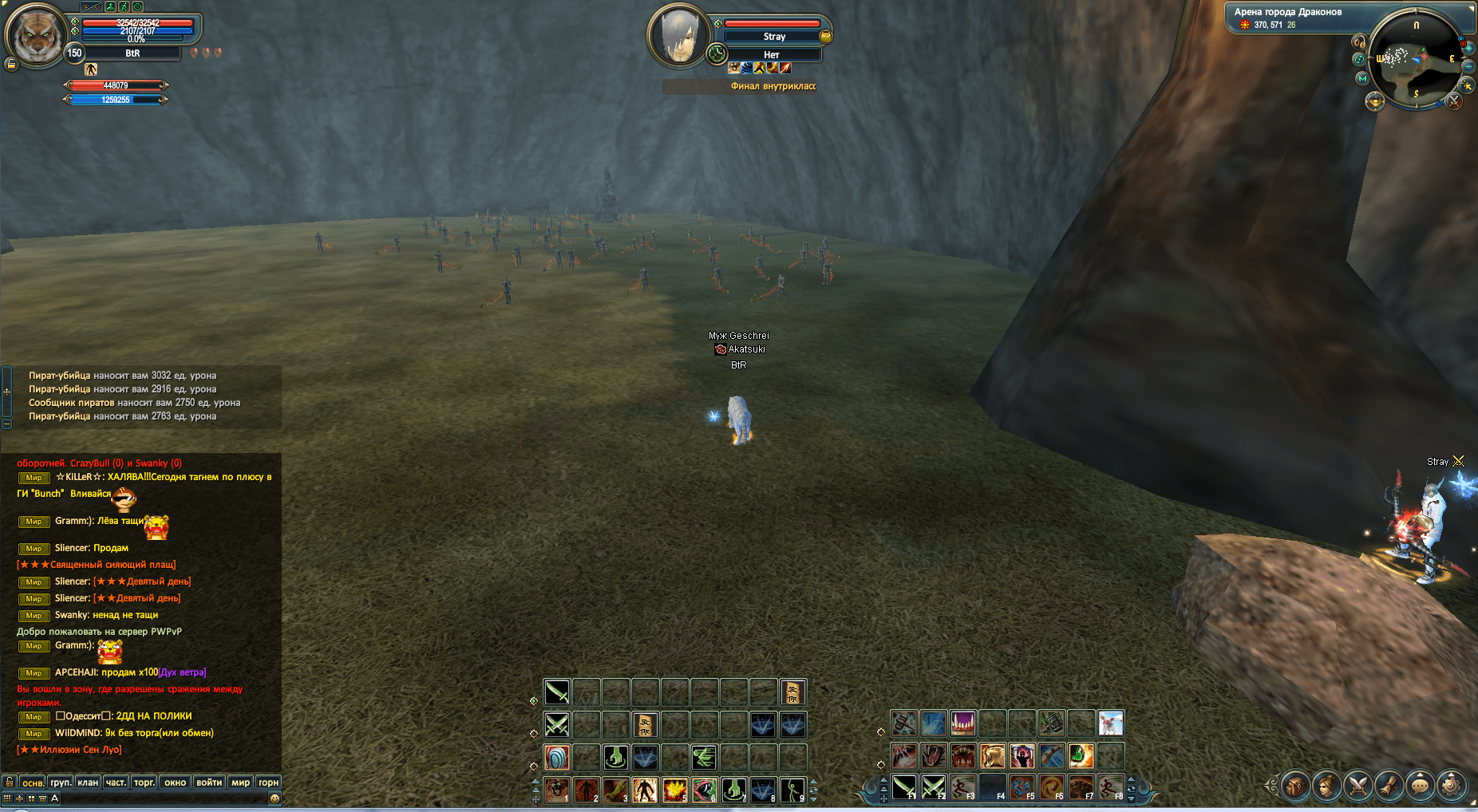Activate the purple fanged maw skill
This screenshot has height=812, width=1478.
[962, 723]
